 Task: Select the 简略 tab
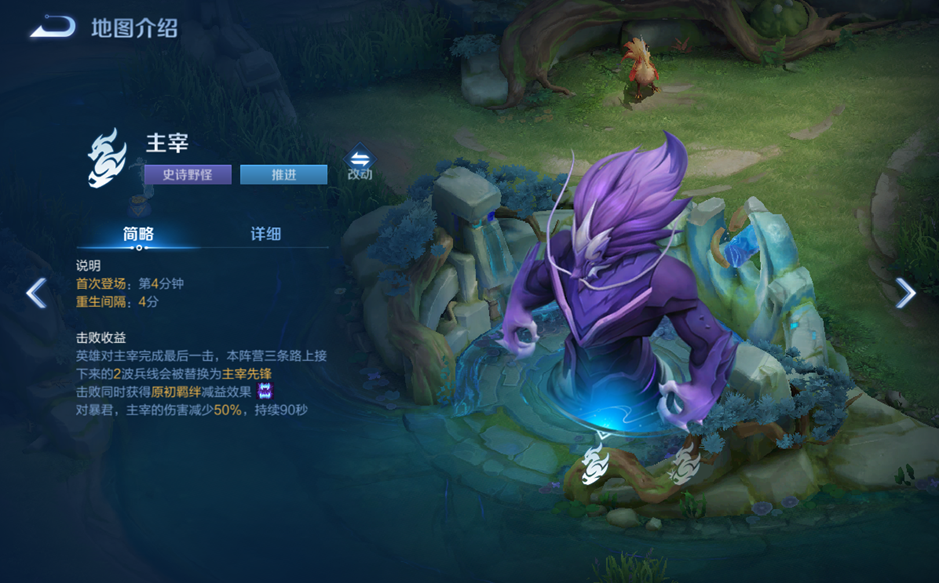pos(138,234)
